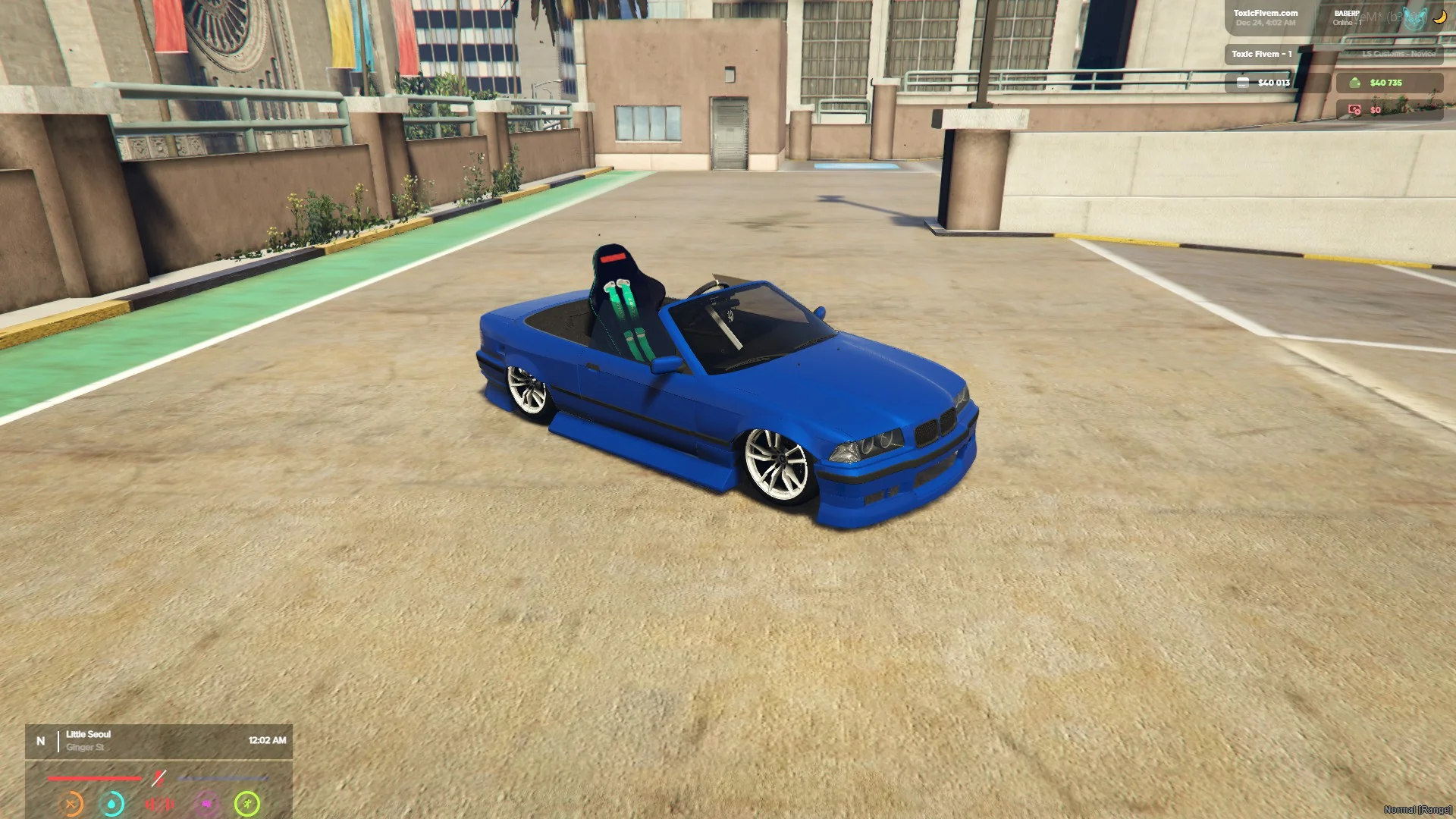Click the muted microphone icon
1456x819 pixels.
pyautogui.click(x=158, y=778)
